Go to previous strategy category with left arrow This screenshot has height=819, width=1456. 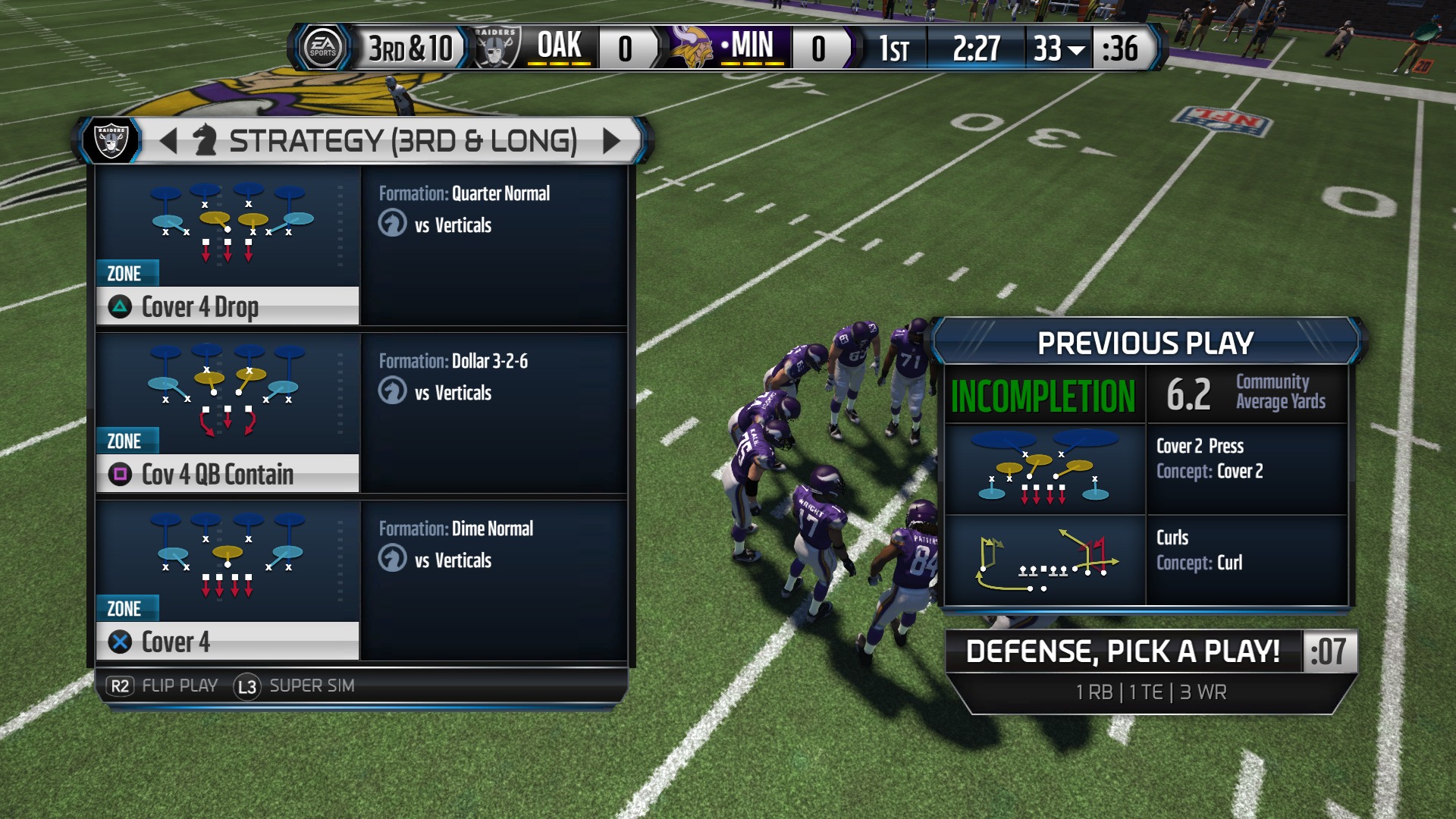tap(168, 140)
